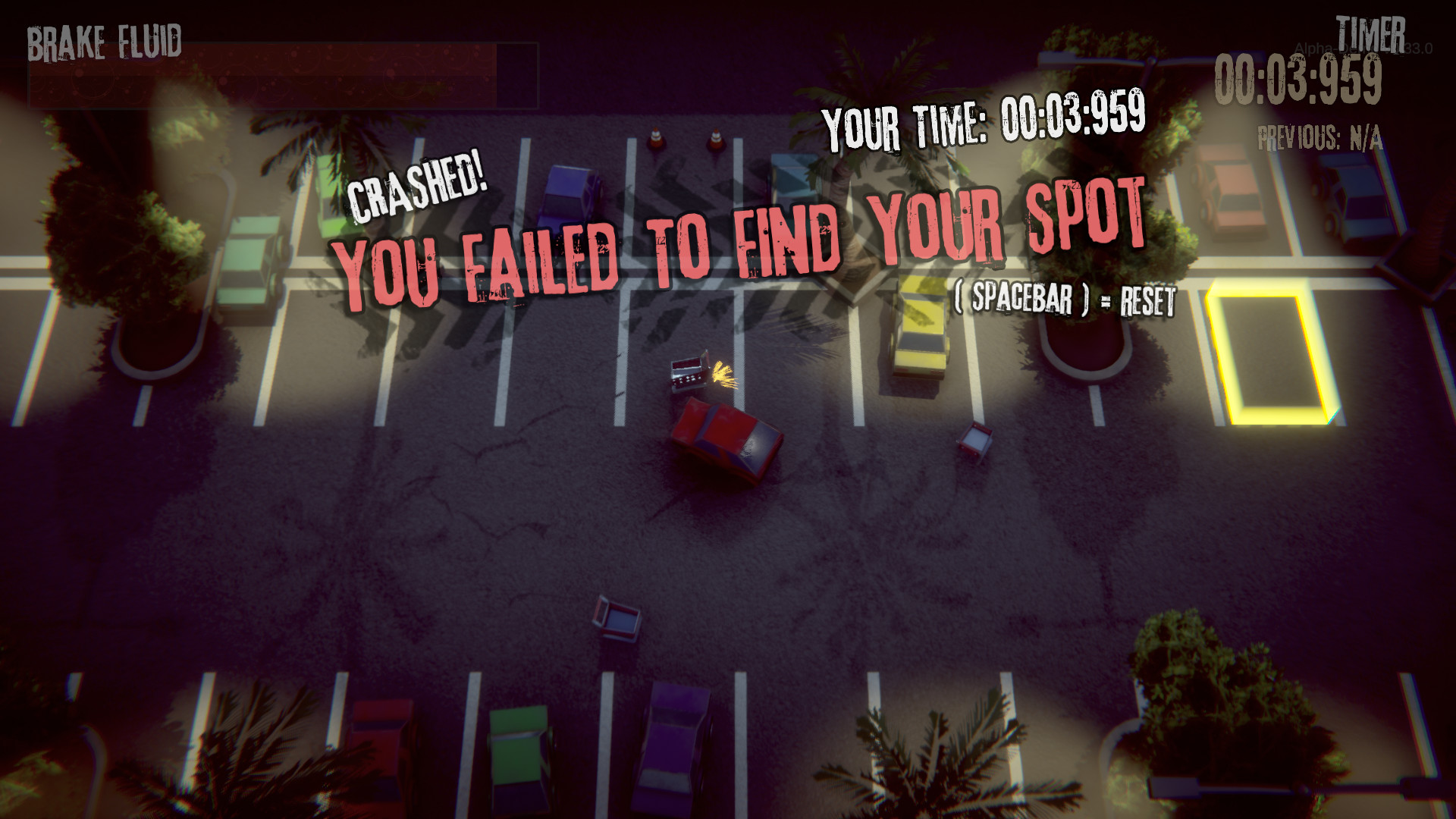Click the PREVIOUS: N/A label
The width and height of the screenshot is (1456, 819).
coord(1318,134)
